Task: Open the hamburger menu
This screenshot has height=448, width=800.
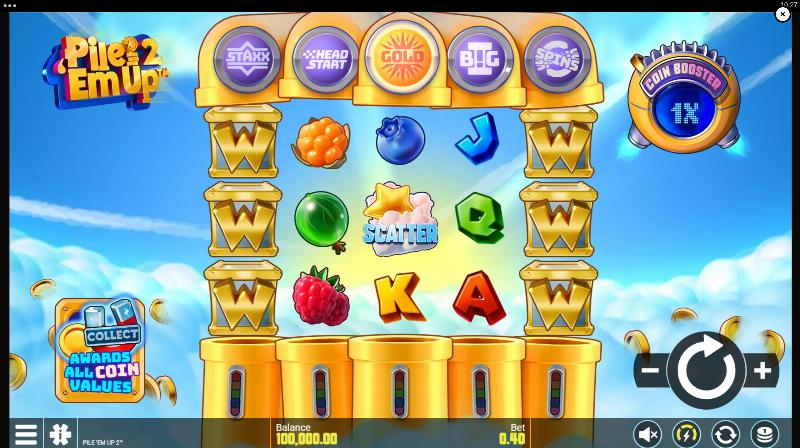Action: click(x=26, y=434)
